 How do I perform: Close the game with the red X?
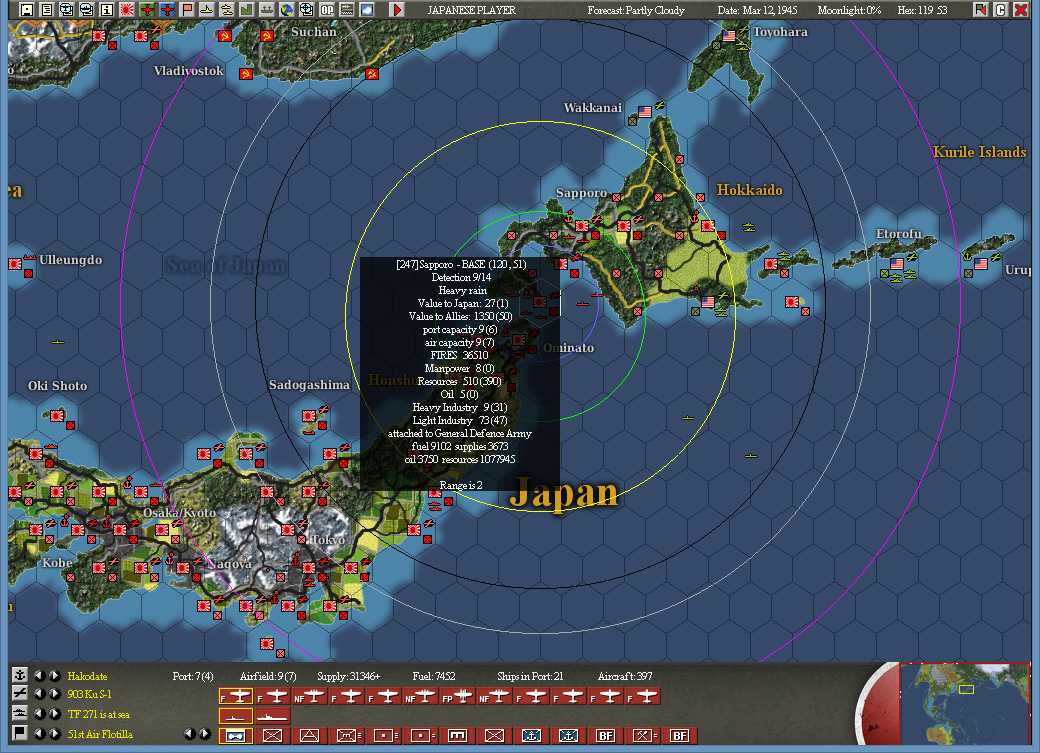[x=1021, y=10]
